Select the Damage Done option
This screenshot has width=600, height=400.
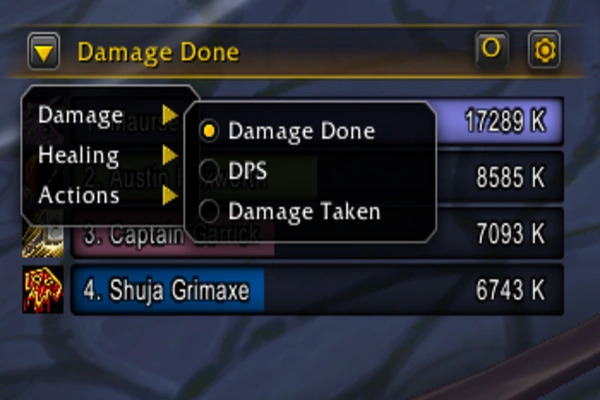pos(300,130)
